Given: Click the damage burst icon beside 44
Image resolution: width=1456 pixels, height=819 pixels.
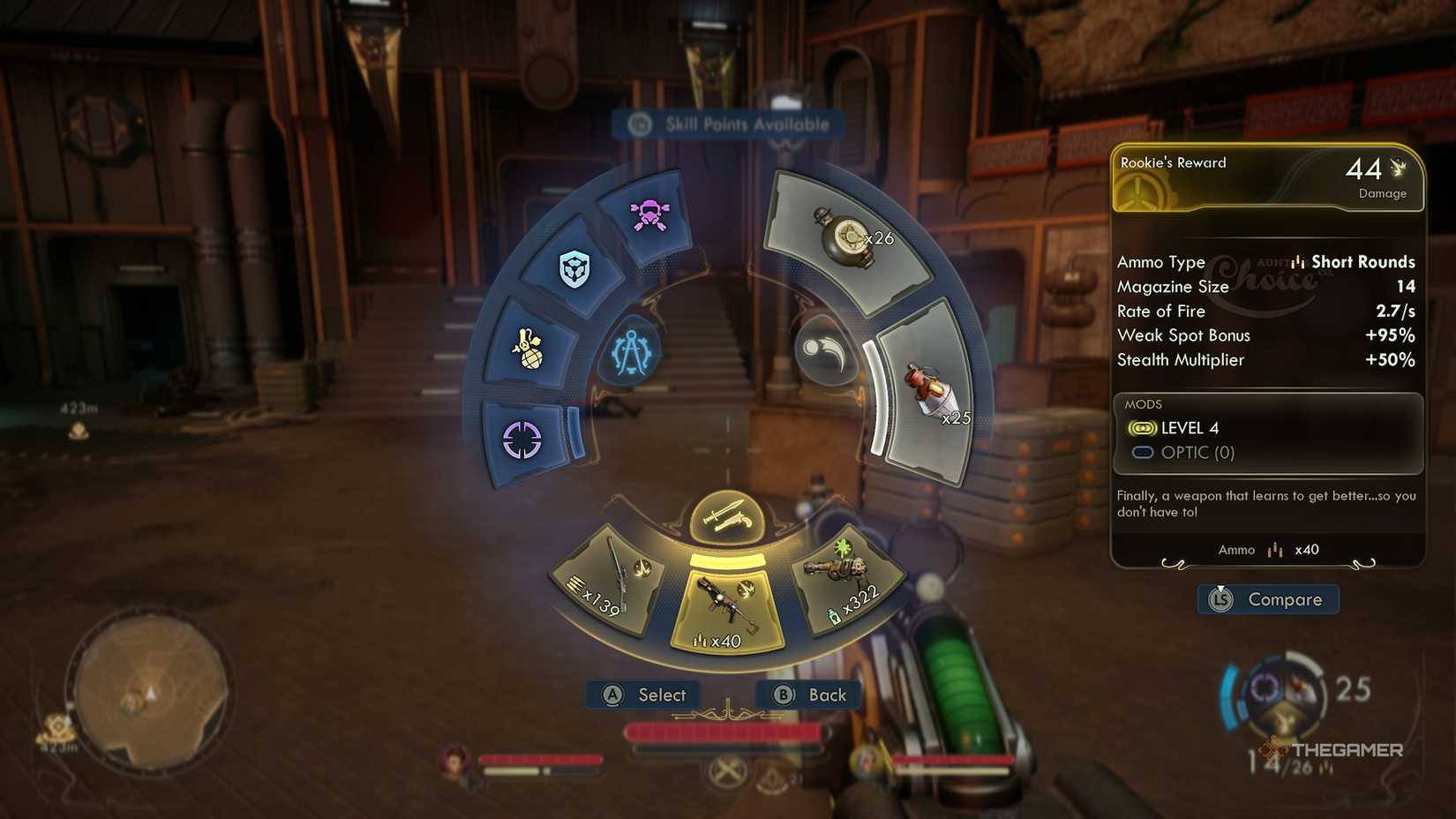Looking at the screenshot, I should [x=1400, y=166].
